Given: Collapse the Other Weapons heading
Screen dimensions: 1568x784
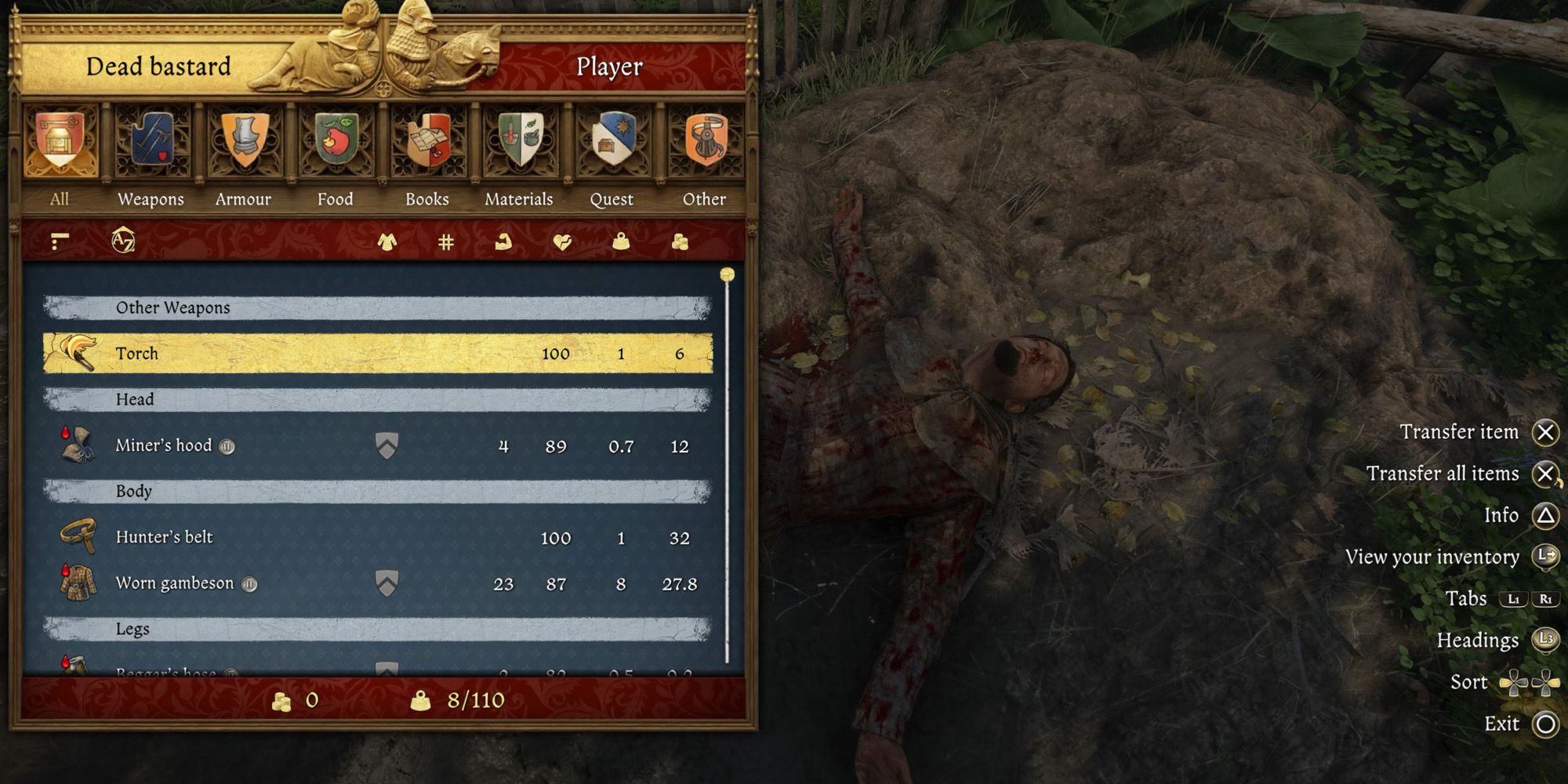Looking at the screenshot, I should (x=377, y=308).
